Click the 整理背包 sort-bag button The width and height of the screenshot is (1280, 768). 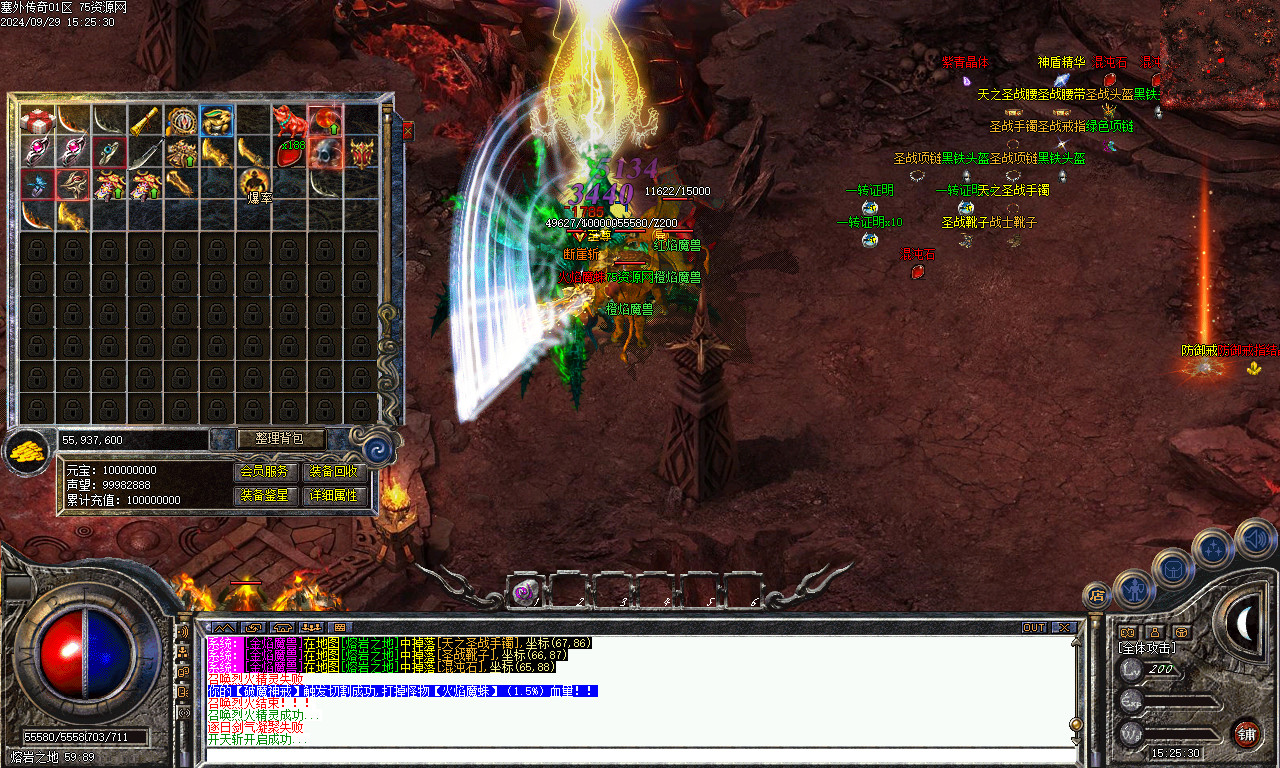[268, 438]
